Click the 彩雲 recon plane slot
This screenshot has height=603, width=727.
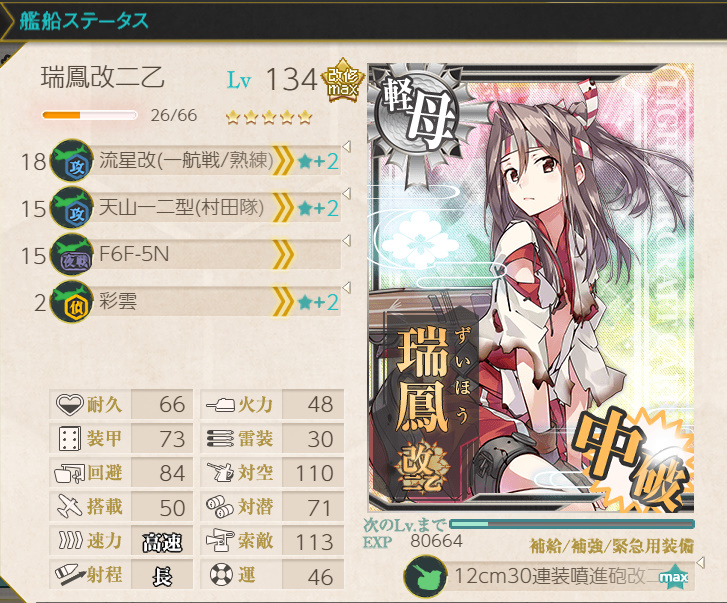[x=195, y=302]
